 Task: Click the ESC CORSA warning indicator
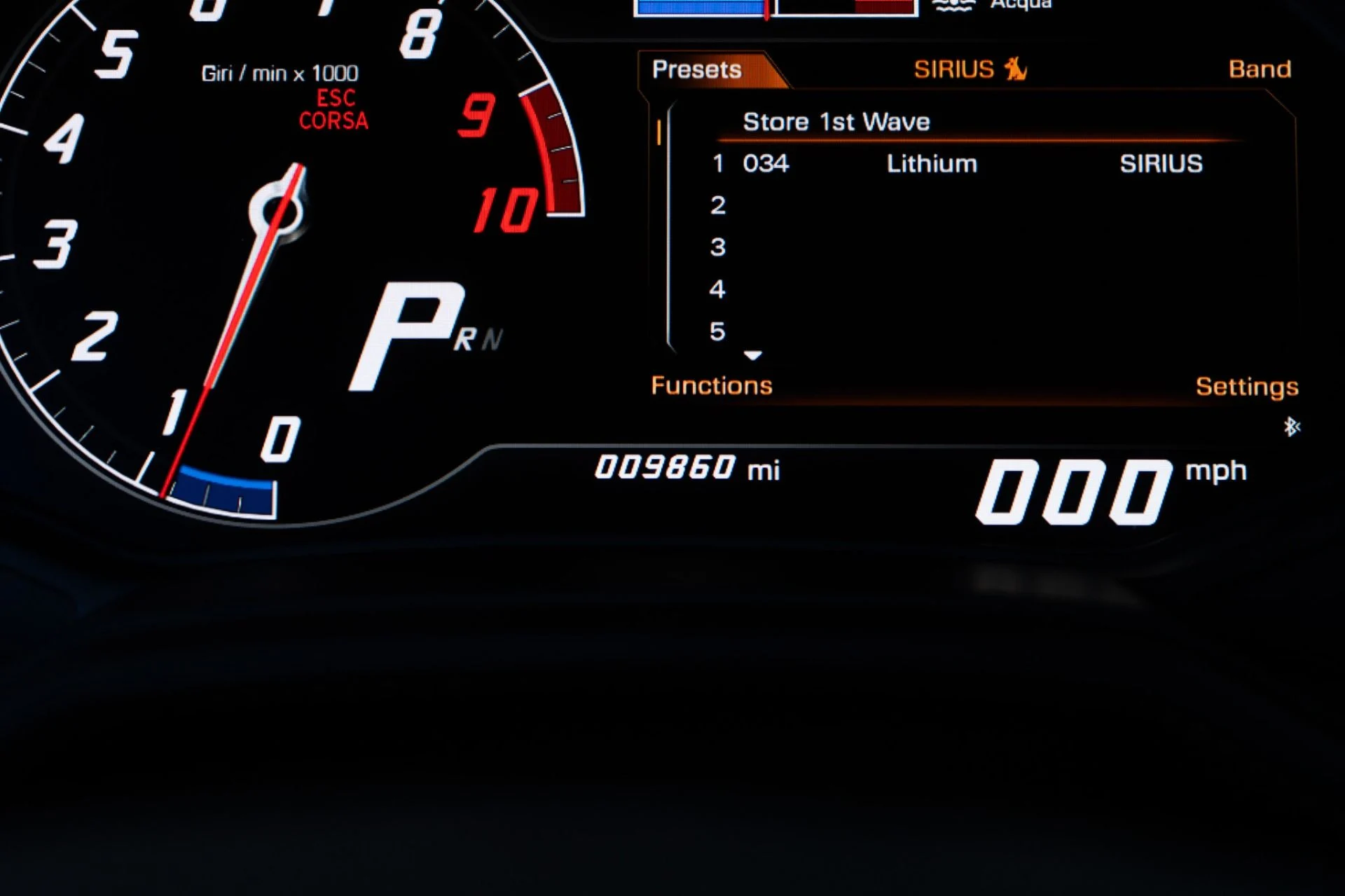point(334,110)
